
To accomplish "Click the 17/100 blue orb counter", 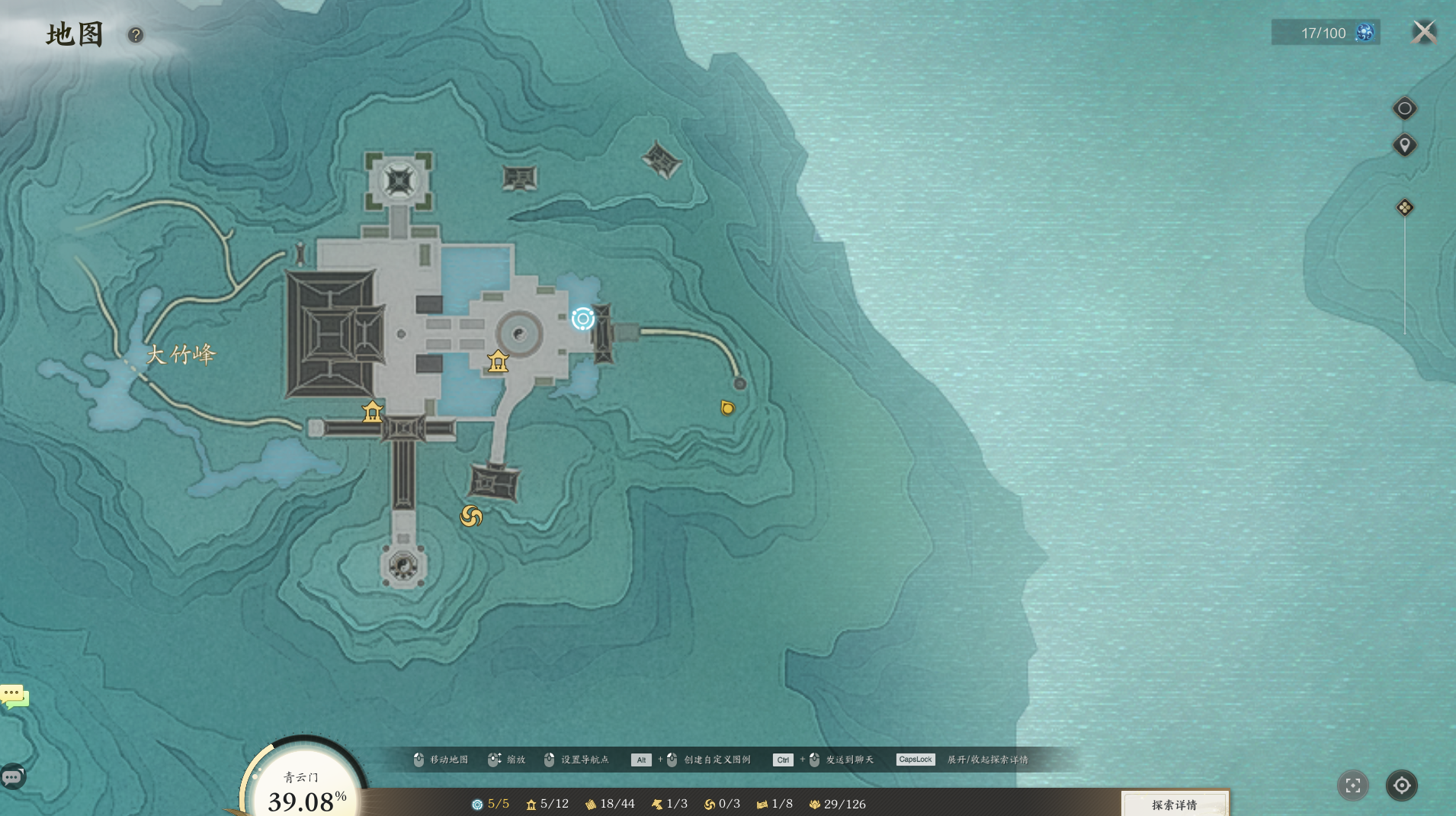I will pos(1325,33).
